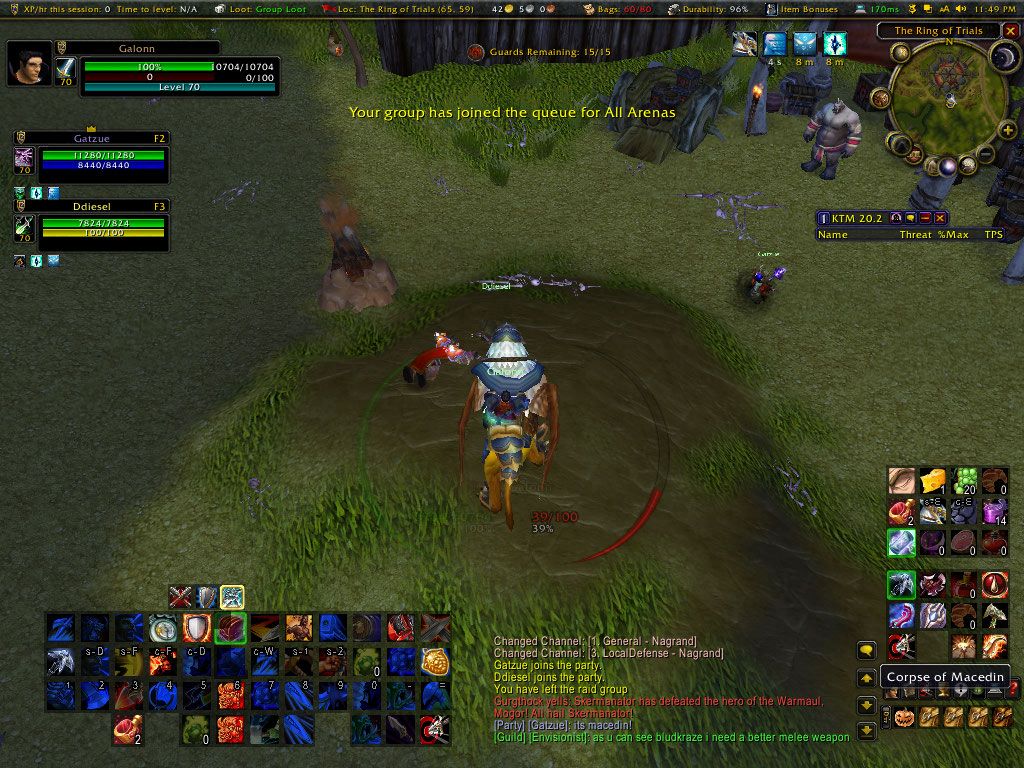Open the chat menu speech bubble button
The width and height of the screenshot is (1024, 768).
coord(866,650)
